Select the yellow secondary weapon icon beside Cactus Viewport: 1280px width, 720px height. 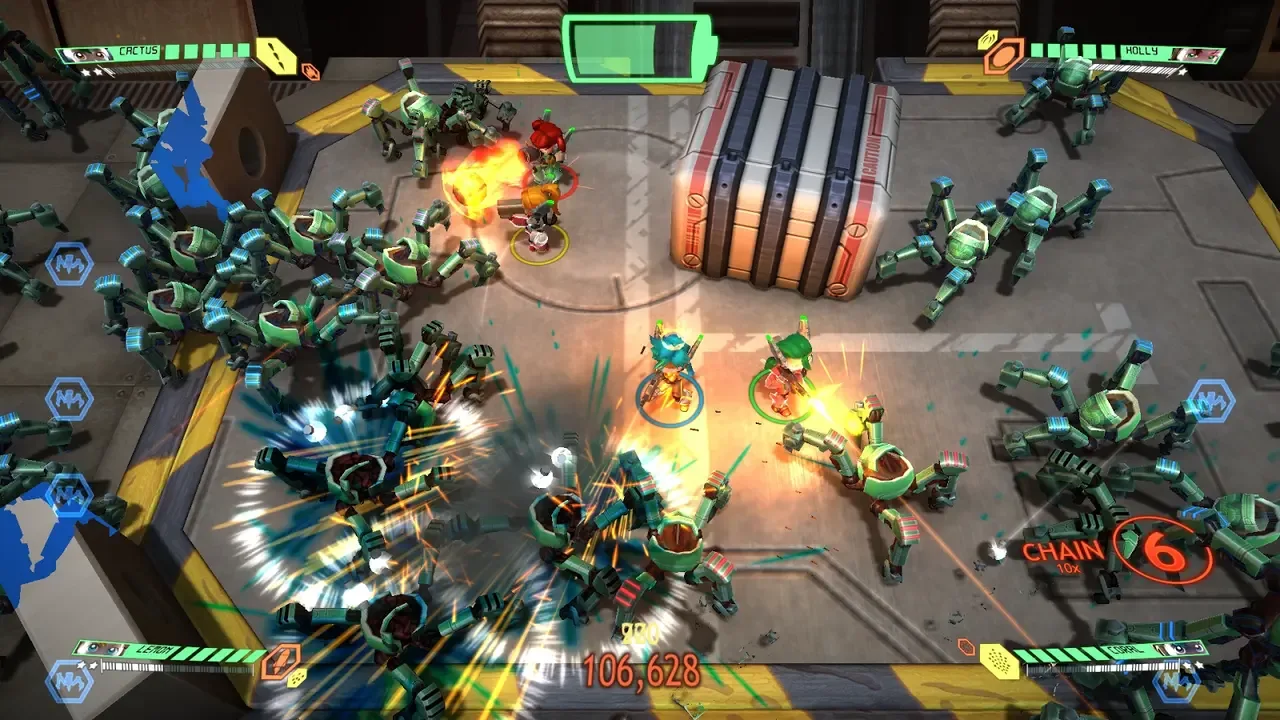(277, 56)
